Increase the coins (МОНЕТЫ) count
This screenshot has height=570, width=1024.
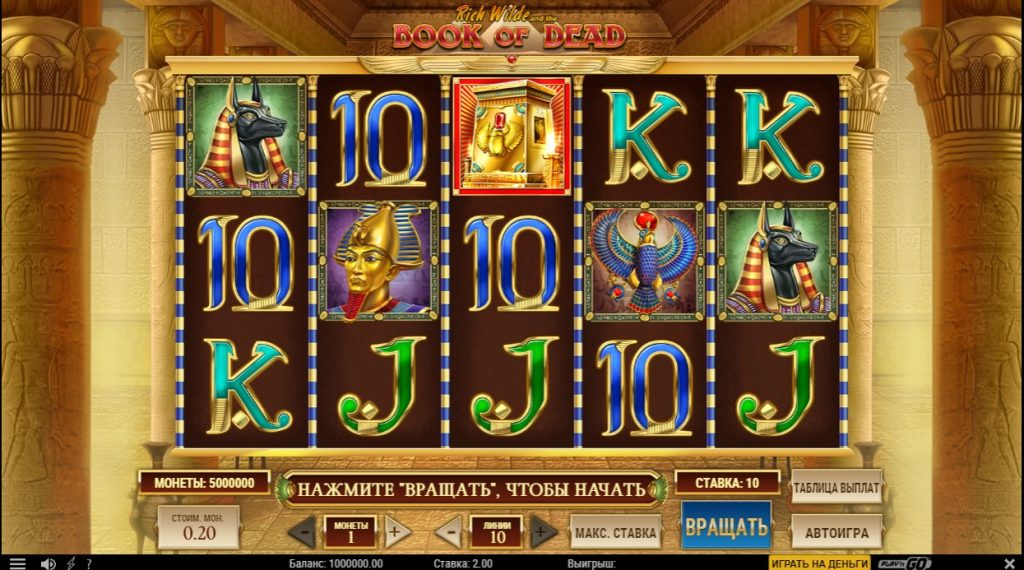[x=394, y=530]
